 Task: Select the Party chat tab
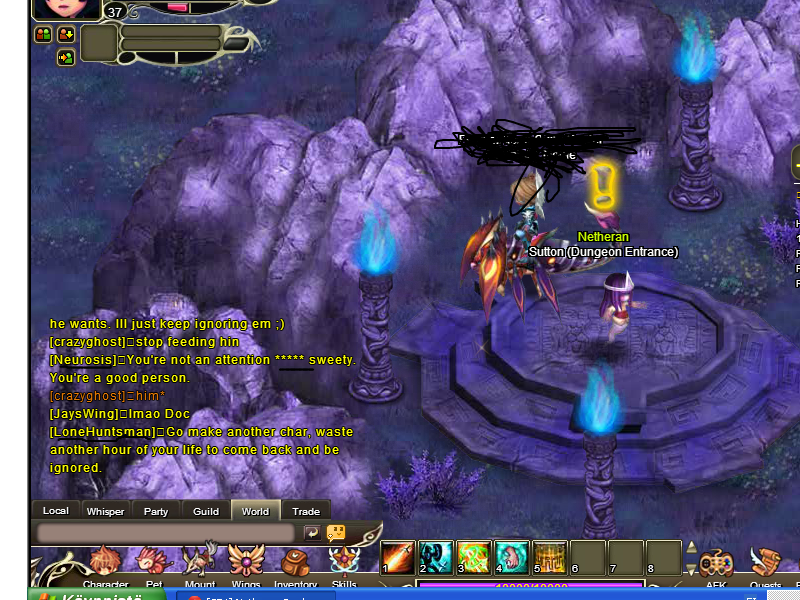click(x=156, y=511)
